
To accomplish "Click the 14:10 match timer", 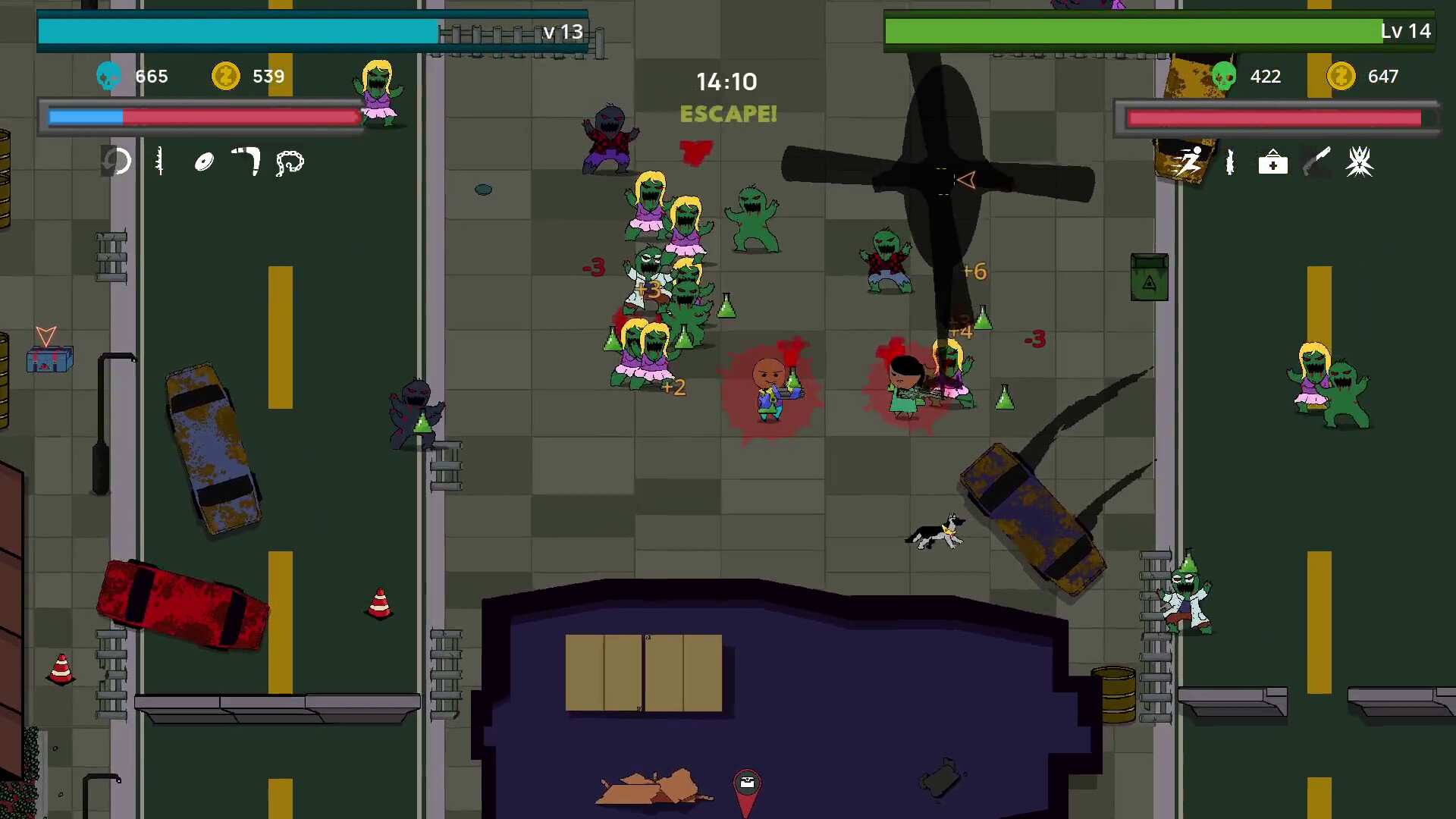I will pos(726,81).
